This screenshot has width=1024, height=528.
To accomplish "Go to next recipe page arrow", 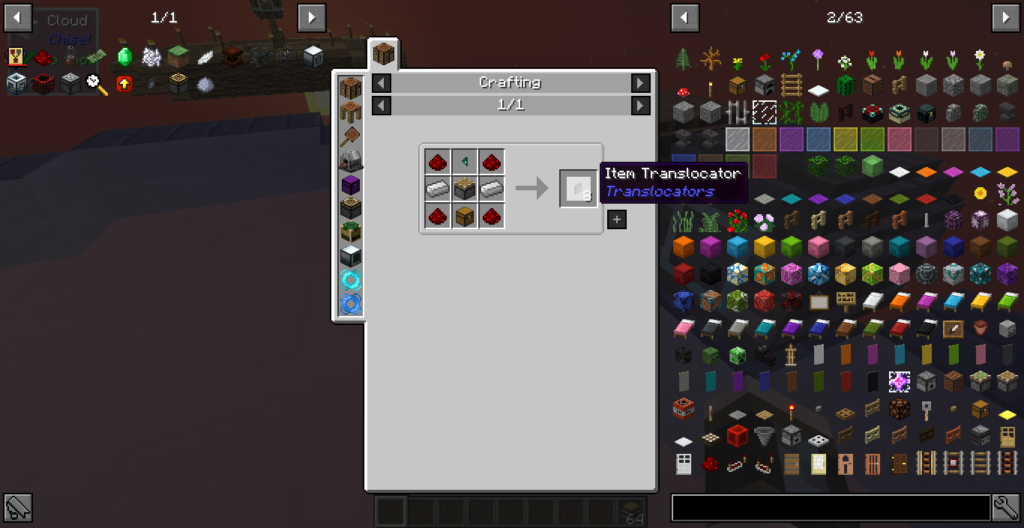I will (640, 105).
